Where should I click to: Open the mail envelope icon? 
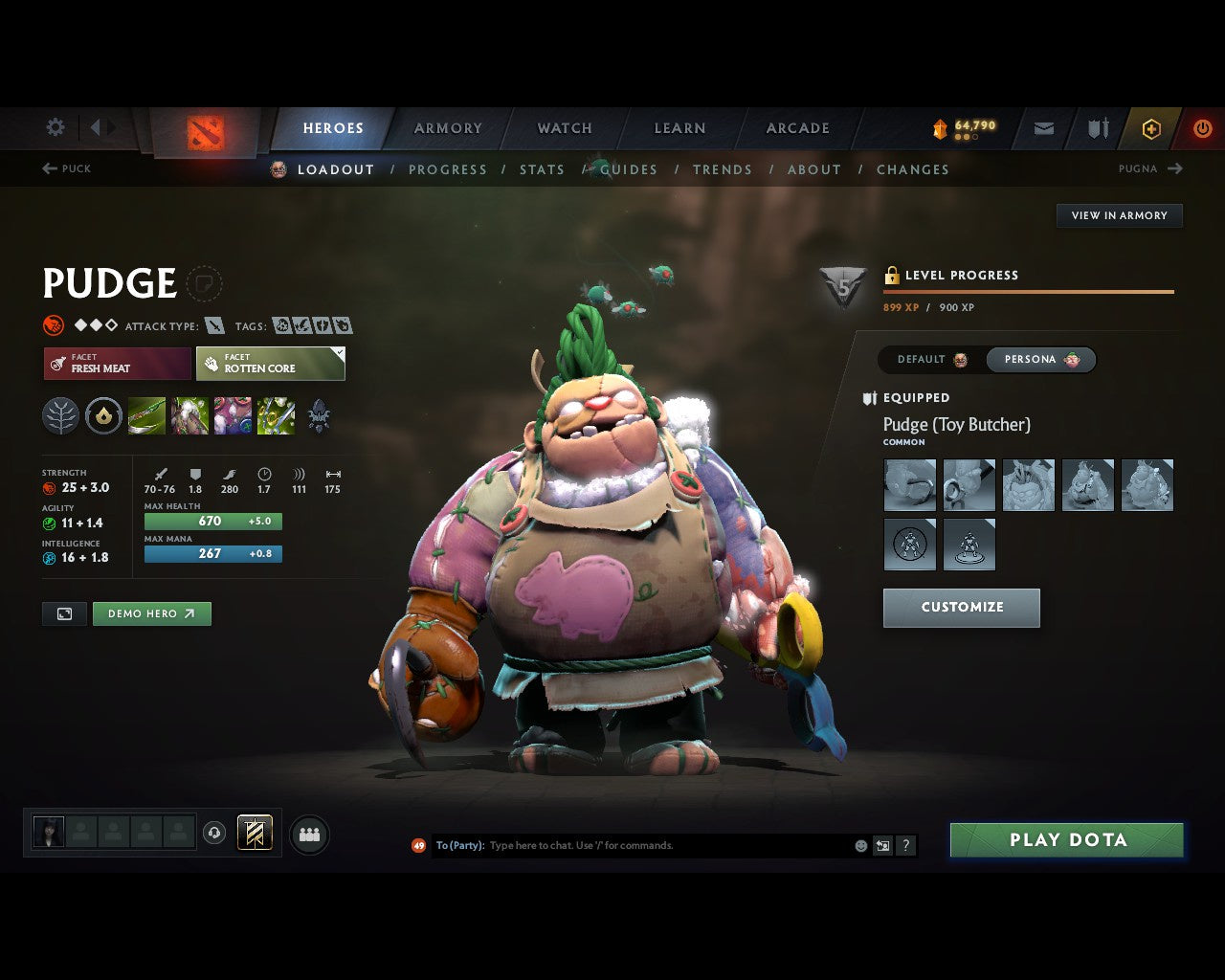(1044, 128)
